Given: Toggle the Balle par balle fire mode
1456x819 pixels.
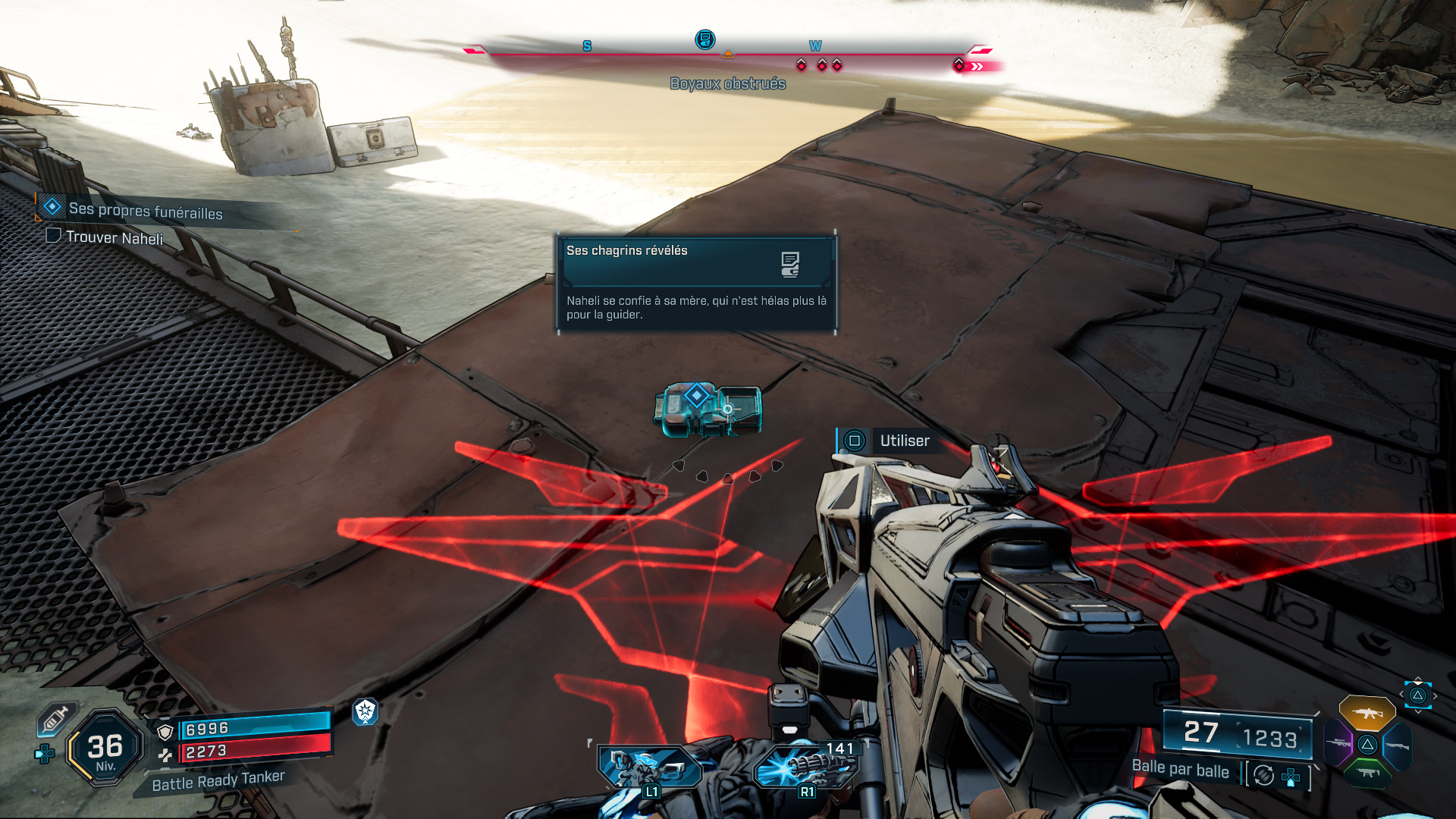Looking at the screenshot, I should (1181, 770).
